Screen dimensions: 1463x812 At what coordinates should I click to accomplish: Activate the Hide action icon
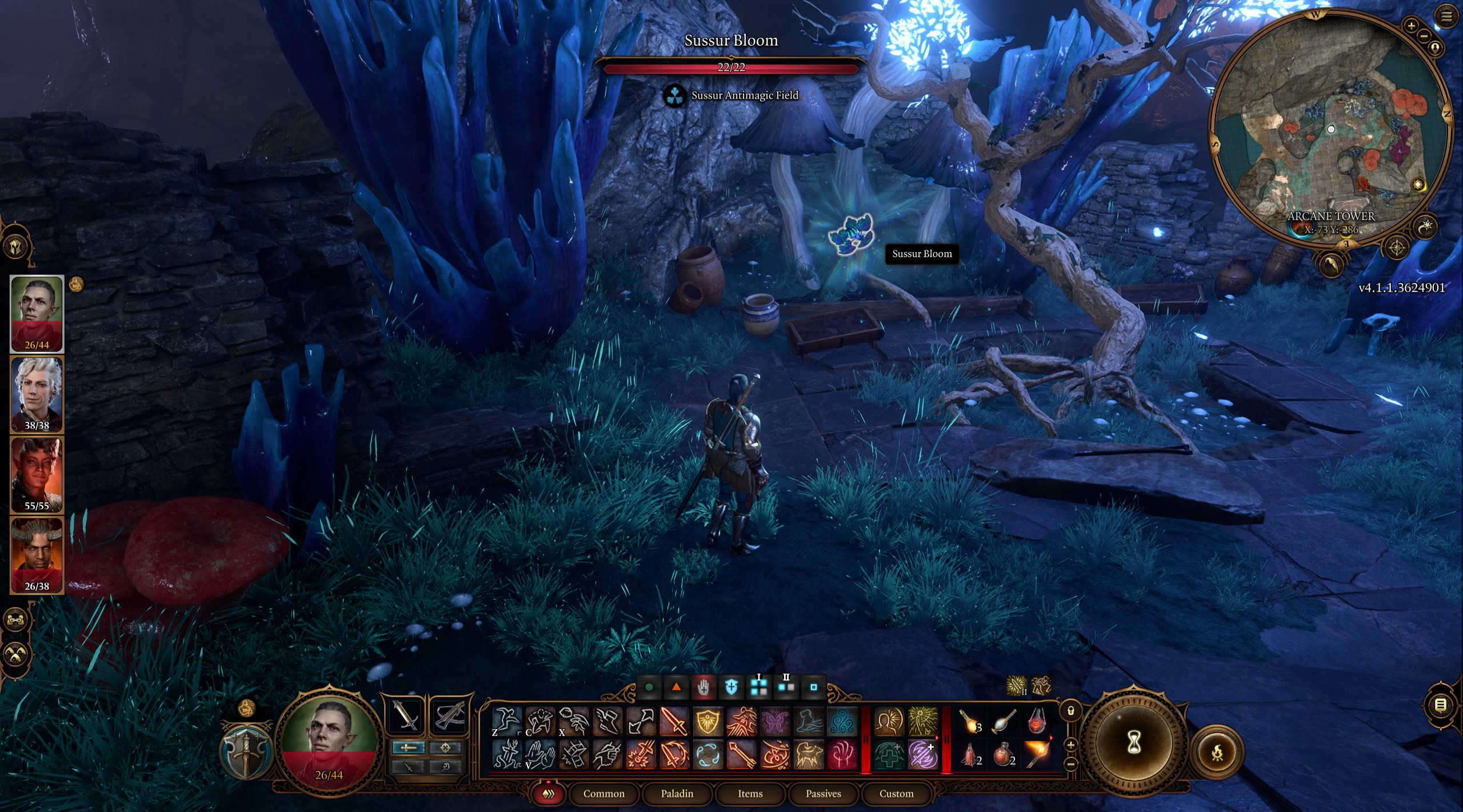[x=540, y=720]
